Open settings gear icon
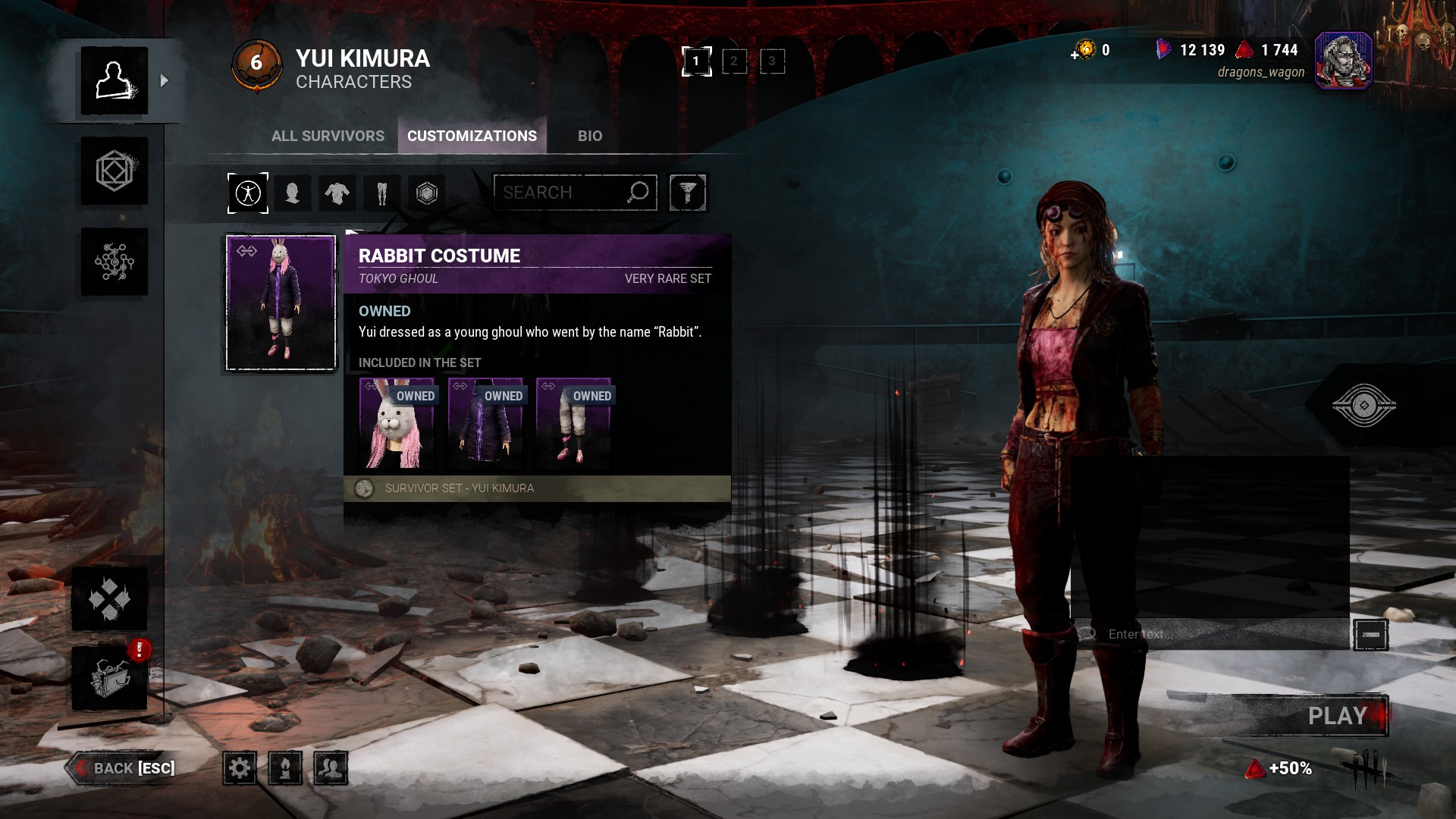This screenshot has width=1456, height=819. click(240, 768)
